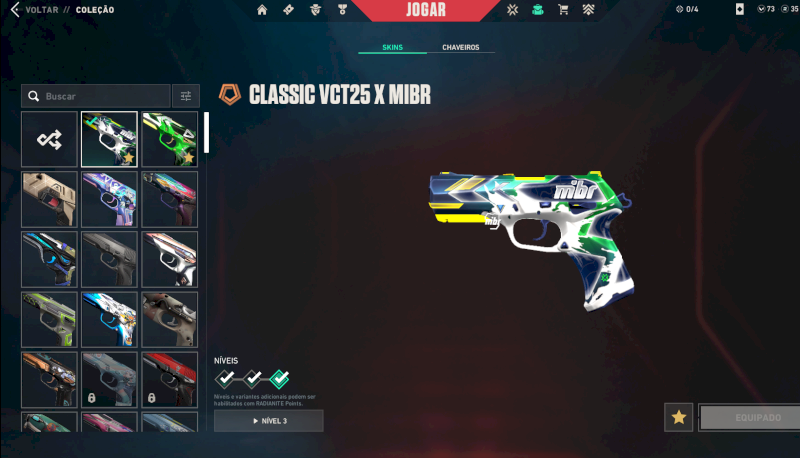This screenshot has width=800, height=458.
Task: Pick the bright green favorited Classic skin
Action: (x=170, y=139)
